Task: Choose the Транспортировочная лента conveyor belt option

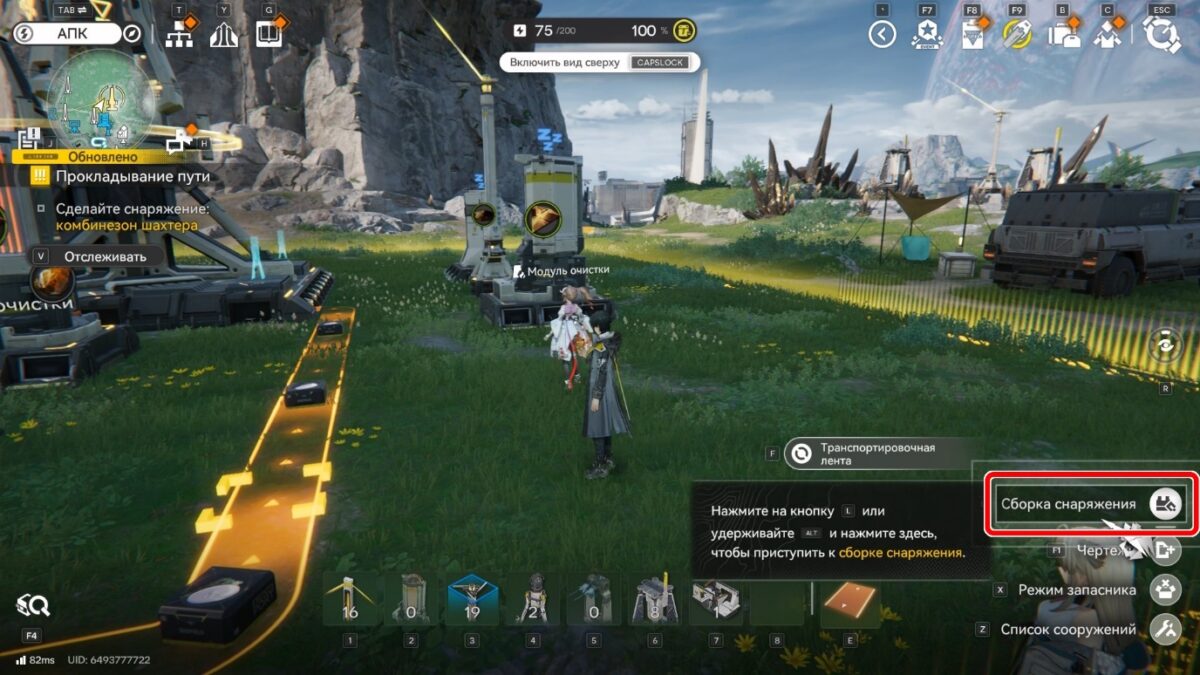Action: tap(878, 454)
